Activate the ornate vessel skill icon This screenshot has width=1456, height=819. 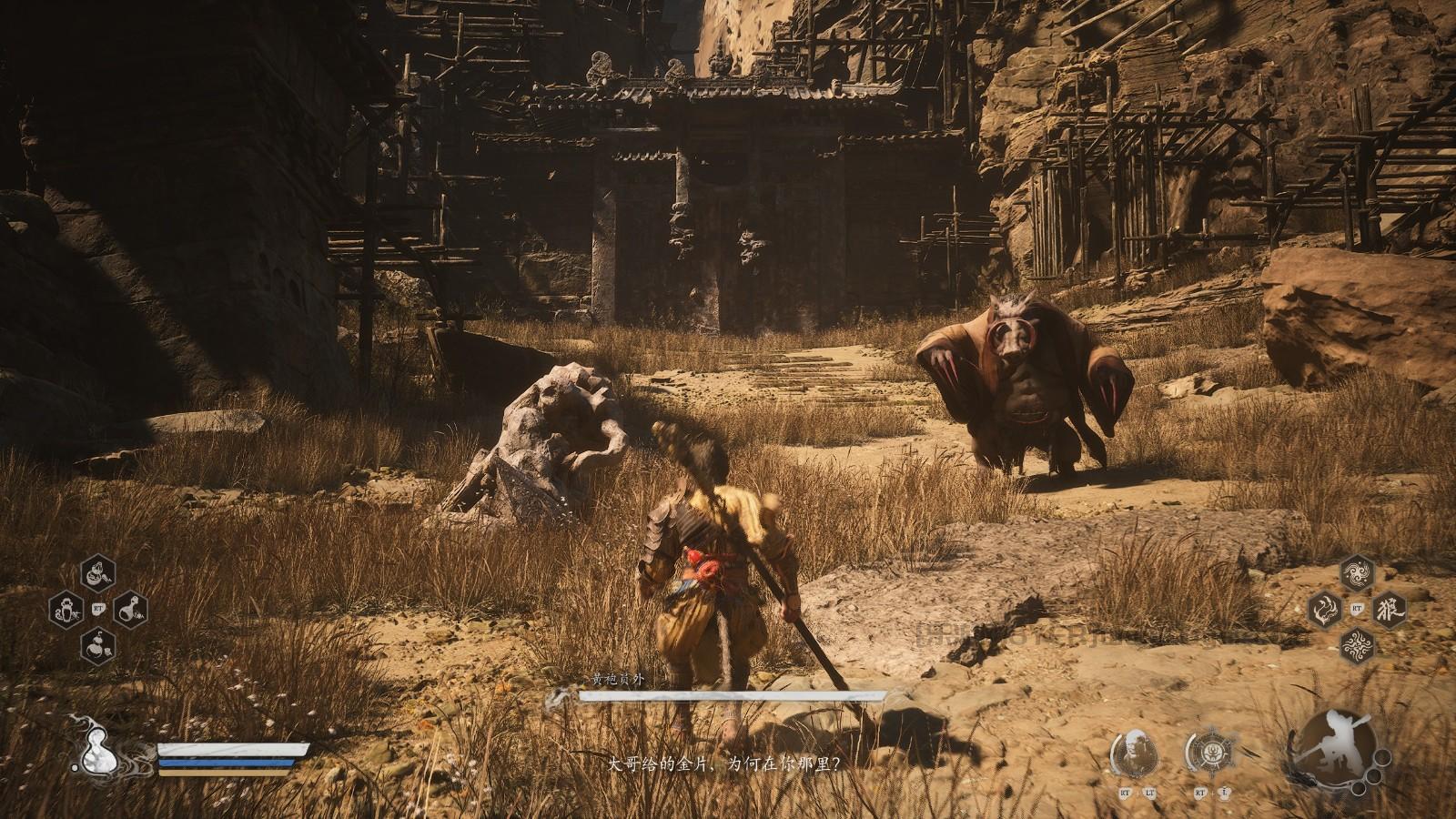pyautogui.click(x=1209, y=754)
